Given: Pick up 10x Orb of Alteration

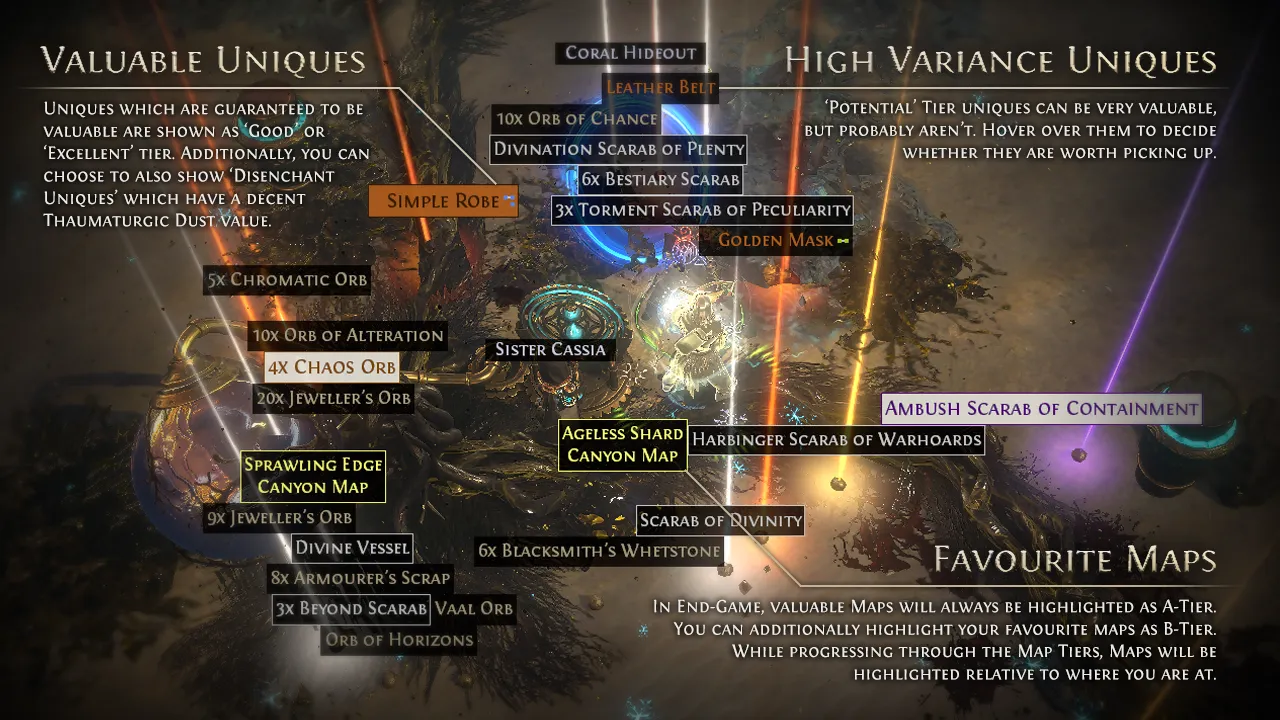Looking at the screenshot, I should point(347,336).
